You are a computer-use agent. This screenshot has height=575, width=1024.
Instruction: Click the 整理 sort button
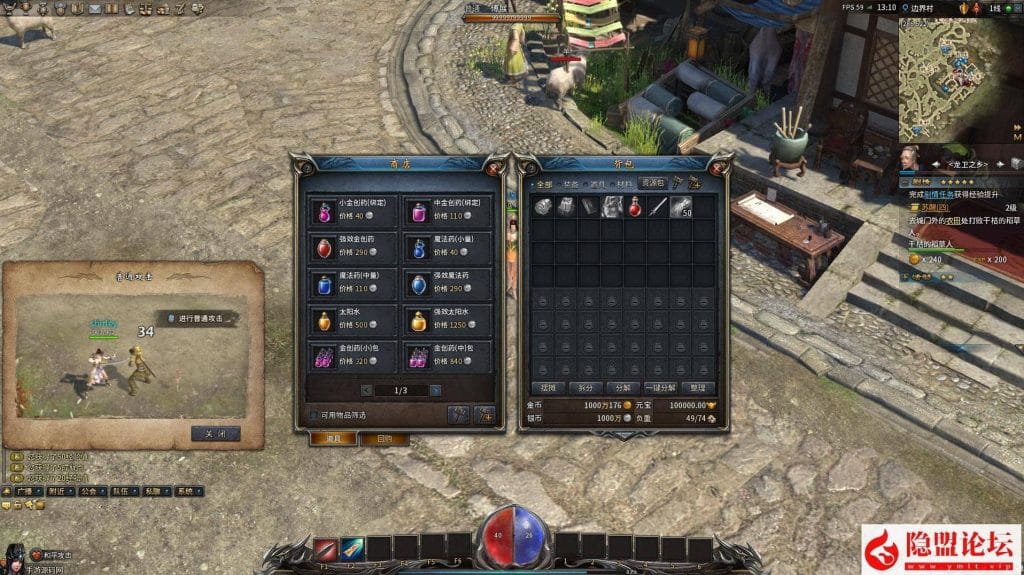(697, 387)
